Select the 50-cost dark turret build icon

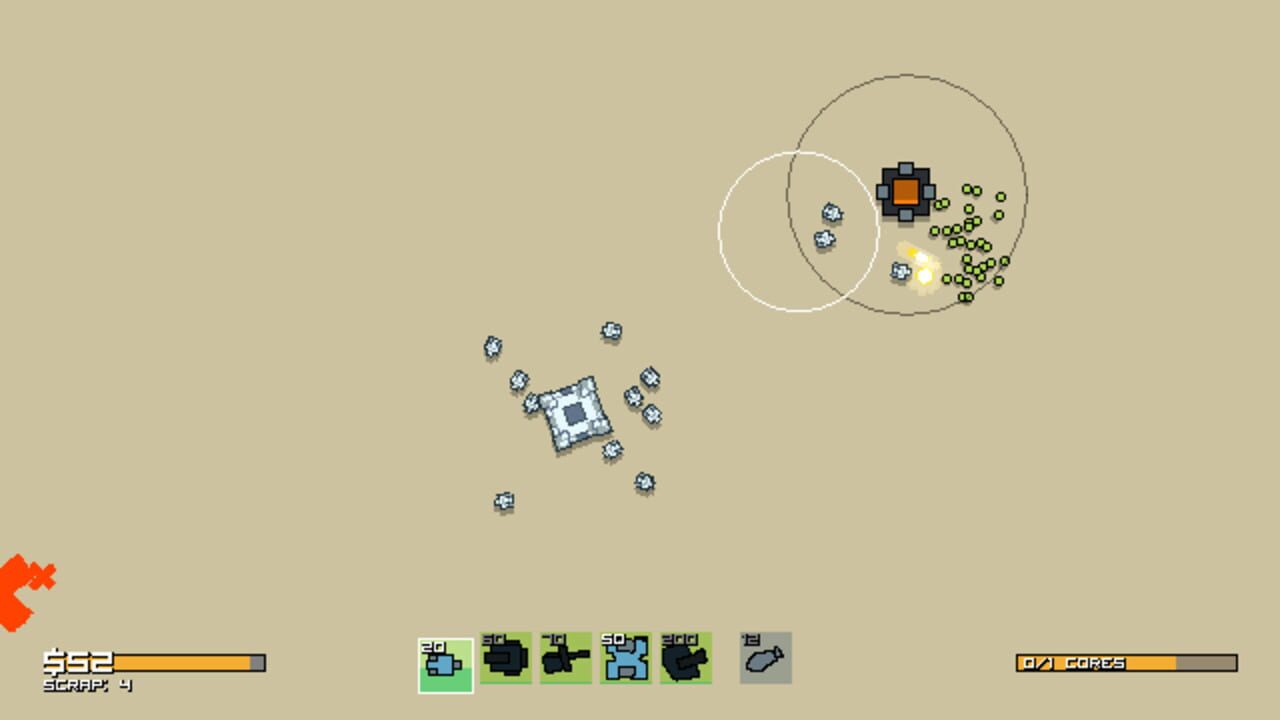(504, 658)
